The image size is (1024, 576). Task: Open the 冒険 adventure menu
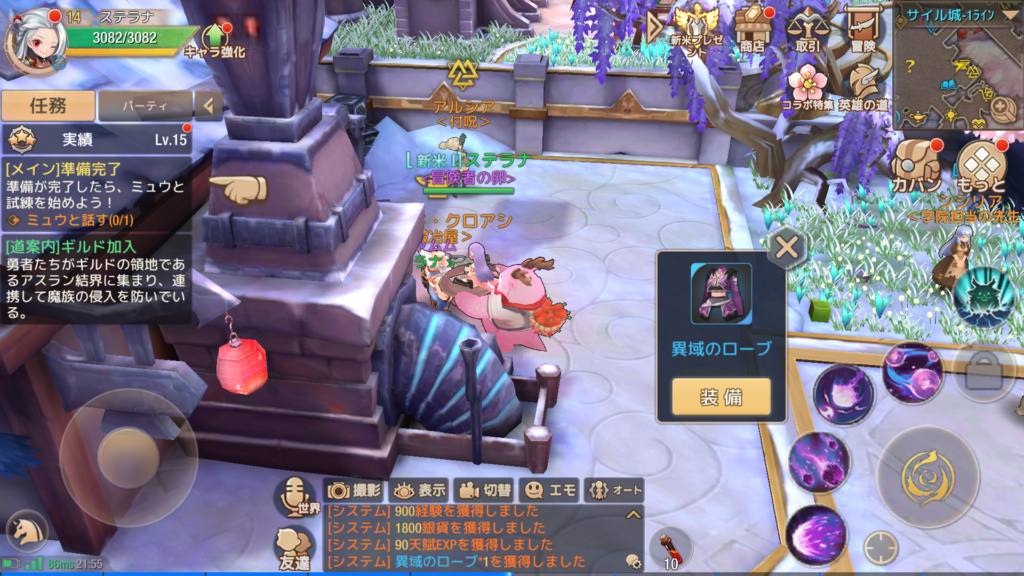coord(862,28)
